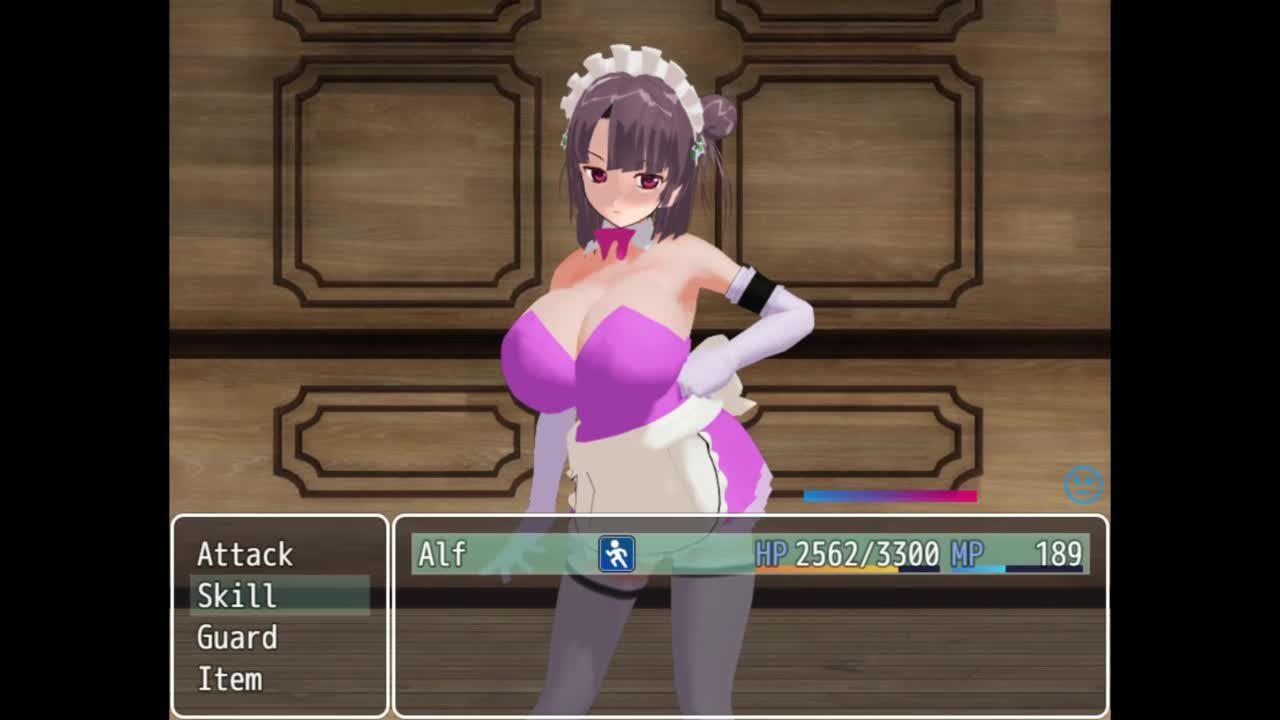
Task: Choose the Attack command
Action: point(245,554)
